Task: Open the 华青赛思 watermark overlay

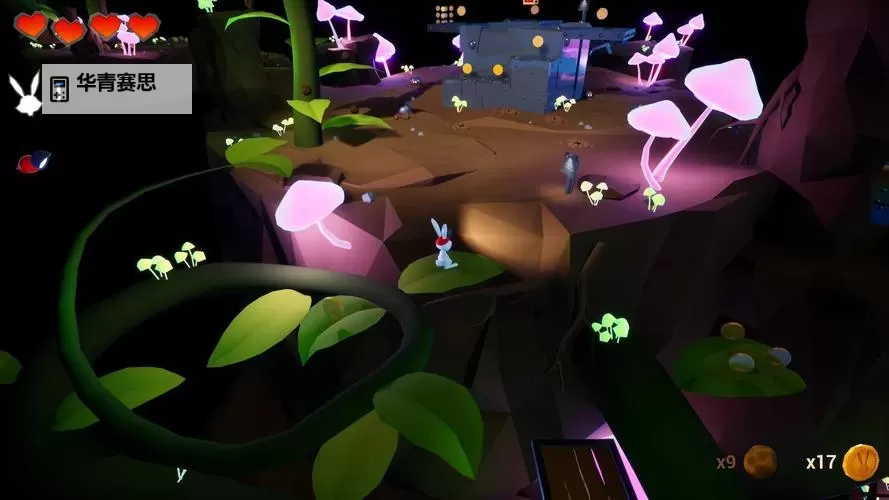Action: [x=116, y=87]
